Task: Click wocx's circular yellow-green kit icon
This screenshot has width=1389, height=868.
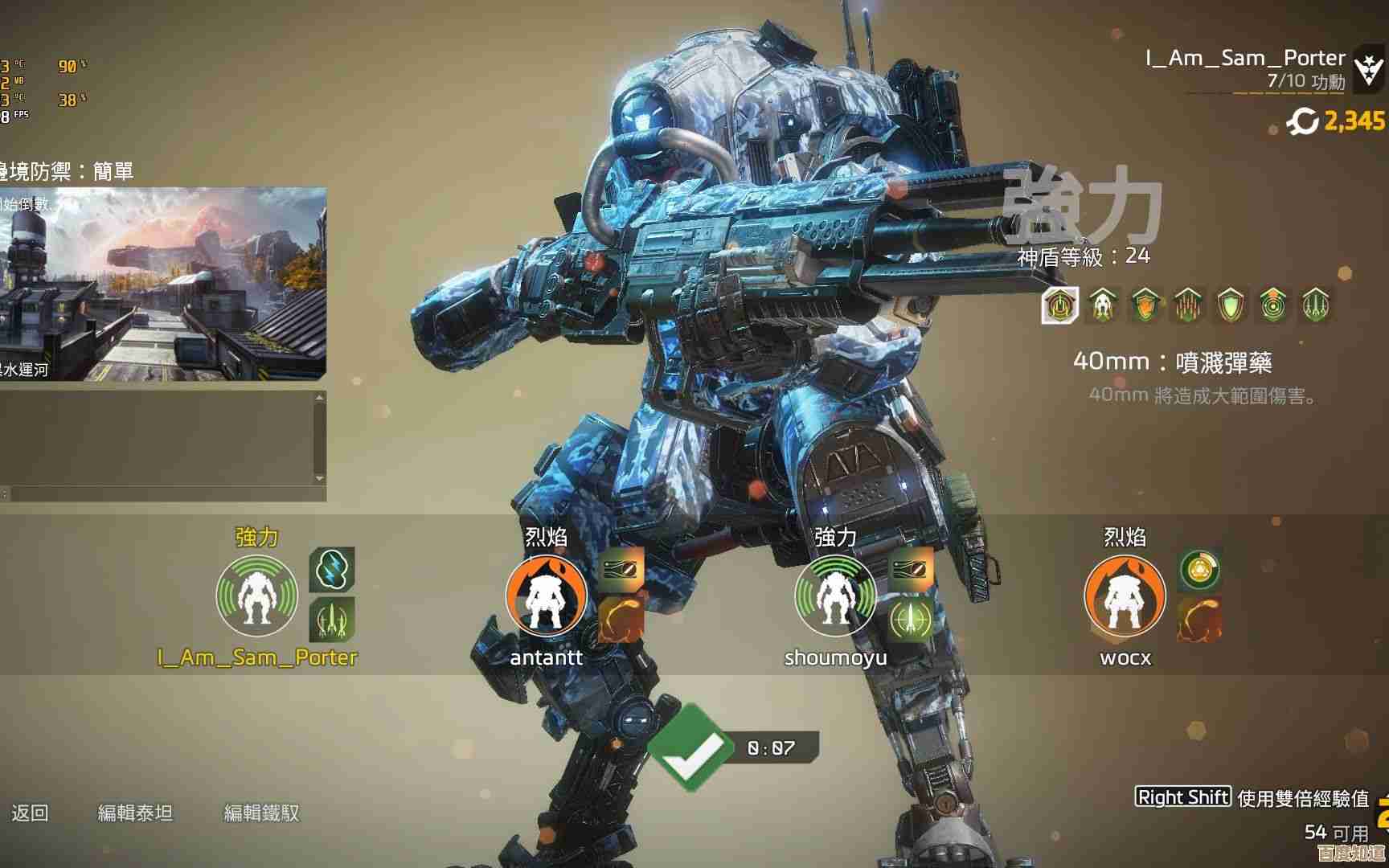Action: click(x=1200, y=570)
